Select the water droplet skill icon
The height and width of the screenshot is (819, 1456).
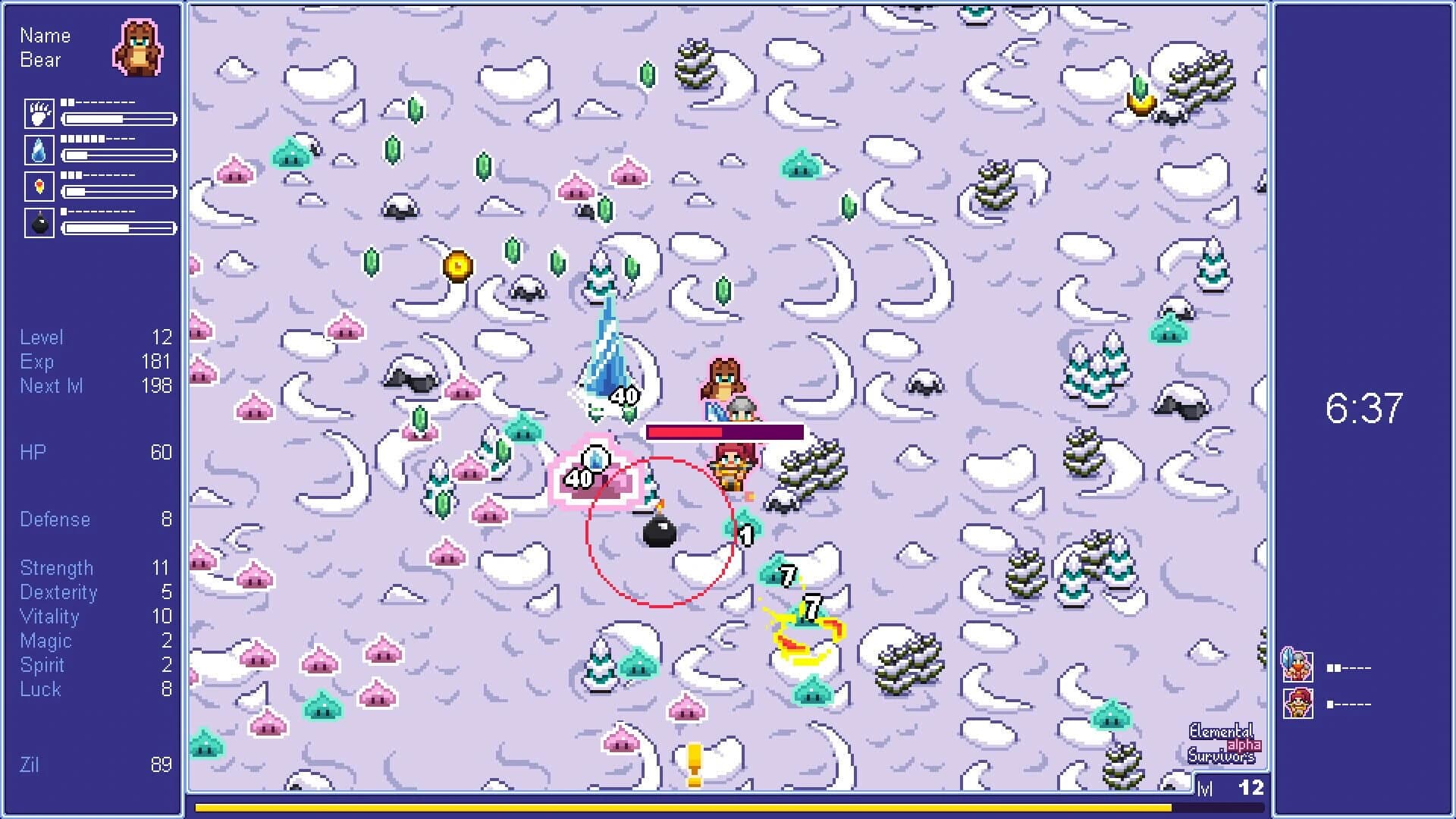click(39, 151)
